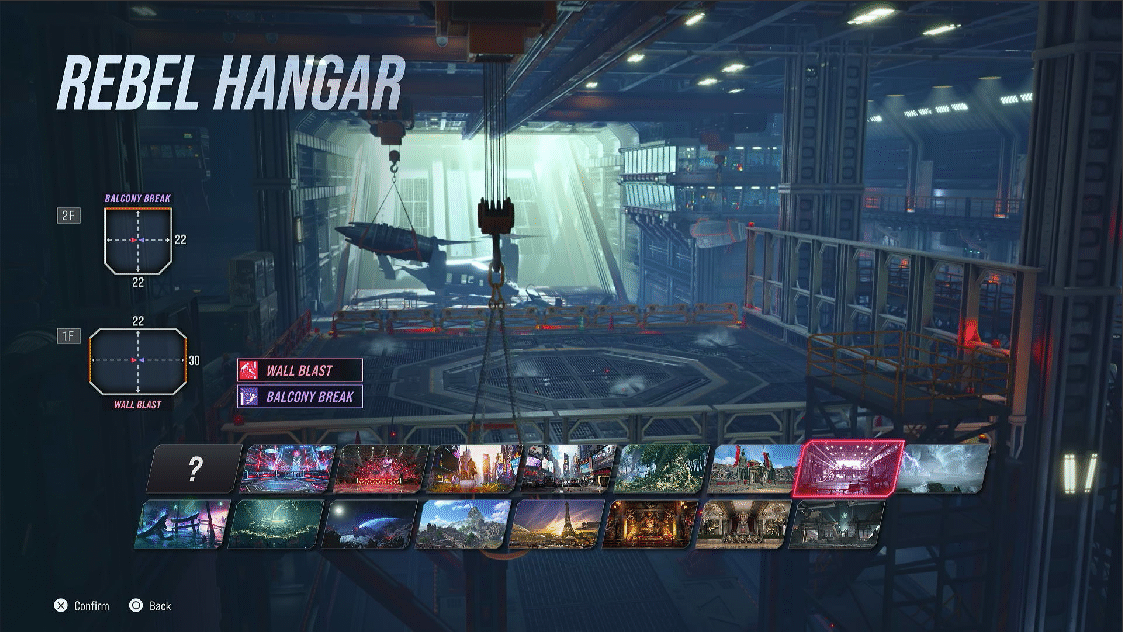View the 2F floor layout diagram
This screenshot has width=1123, height=632.
[x=138, y=240]
